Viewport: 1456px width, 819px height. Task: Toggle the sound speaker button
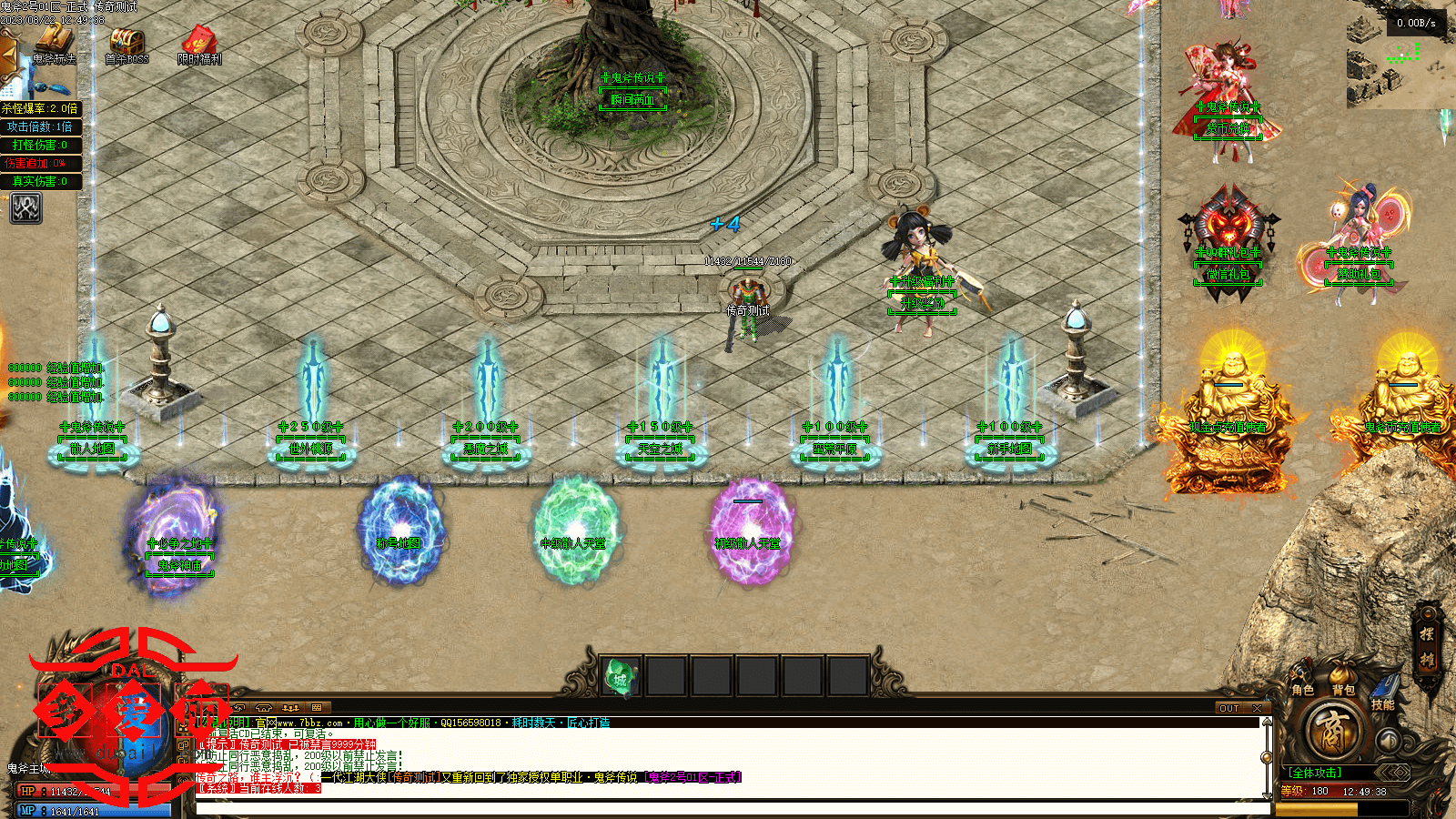coord(1388,740)
